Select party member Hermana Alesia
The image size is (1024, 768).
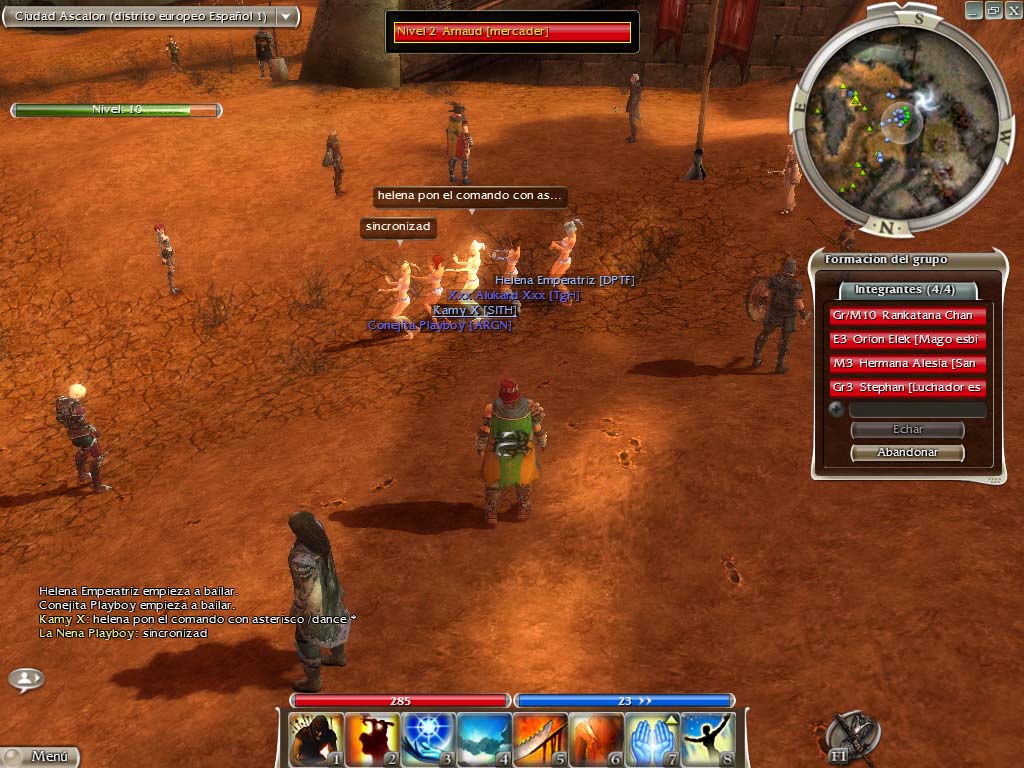click(x=908, y=364)
